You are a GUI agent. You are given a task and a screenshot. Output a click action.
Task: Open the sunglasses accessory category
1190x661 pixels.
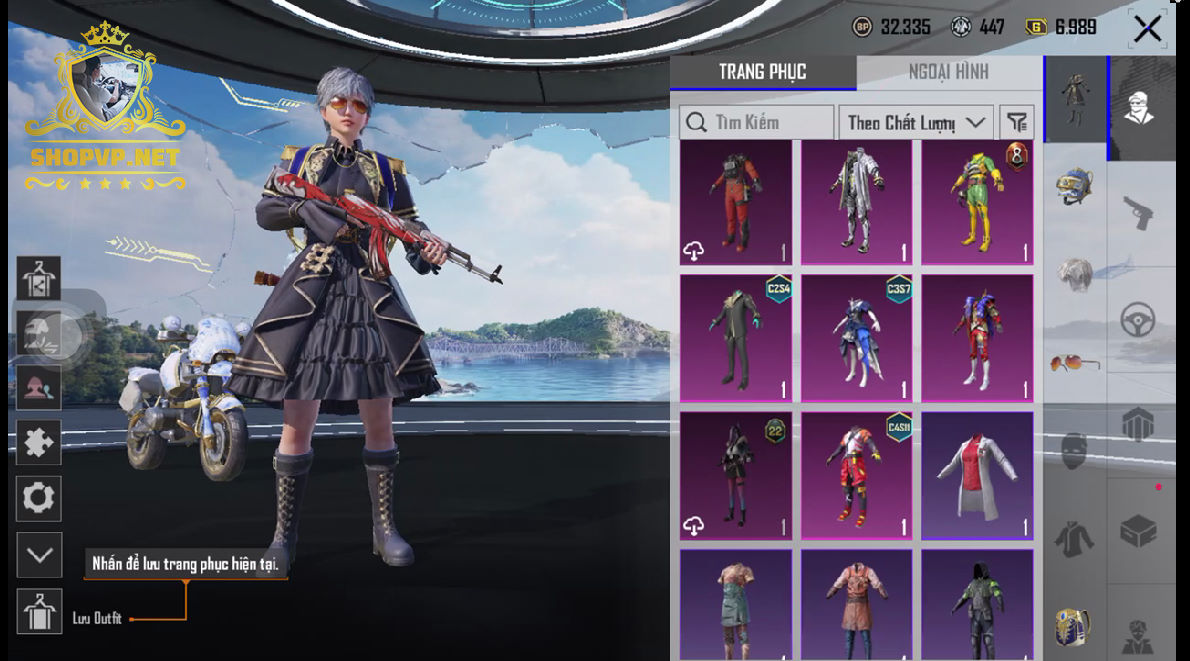click(1075, 362)
